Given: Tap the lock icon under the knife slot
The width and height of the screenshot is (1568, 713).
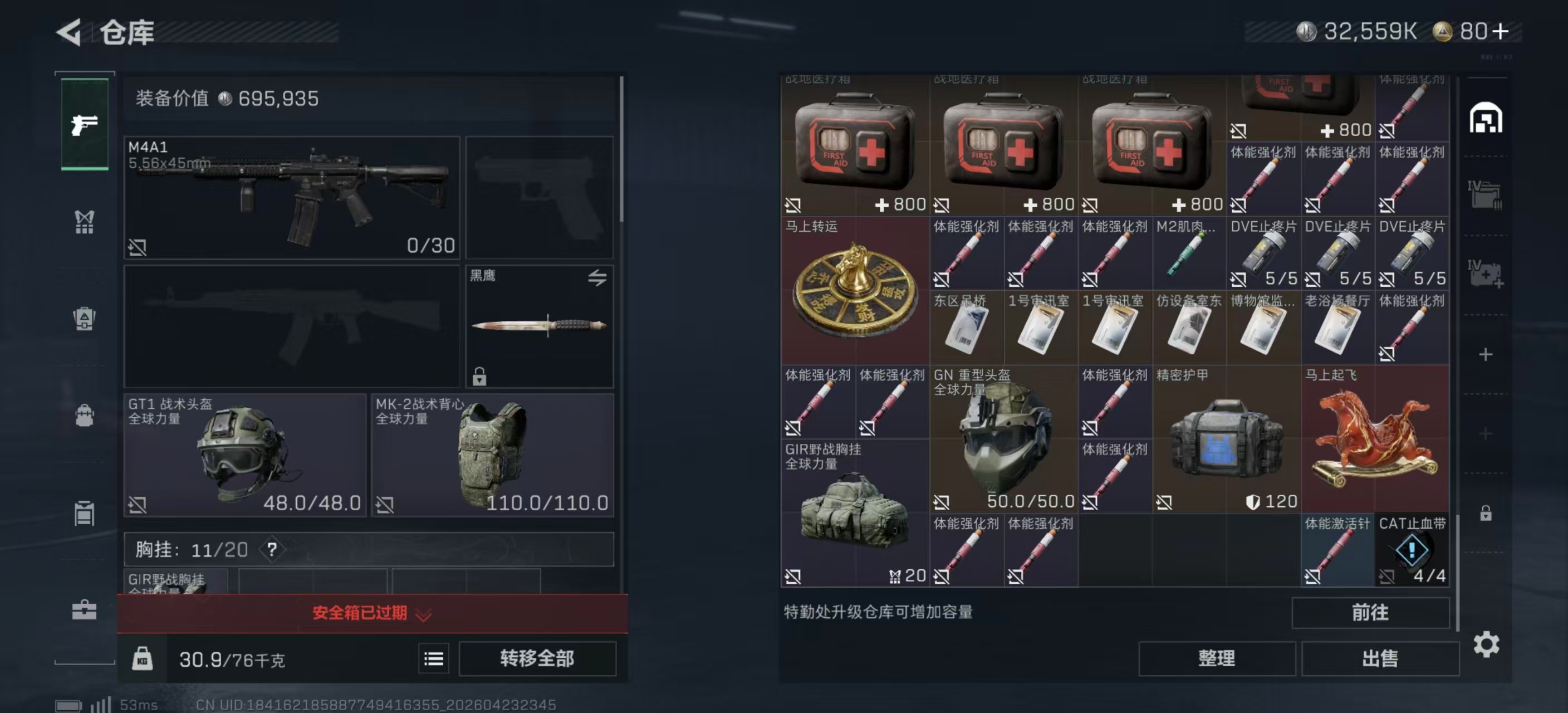Looking at the screenshot, I should point(481,378).
